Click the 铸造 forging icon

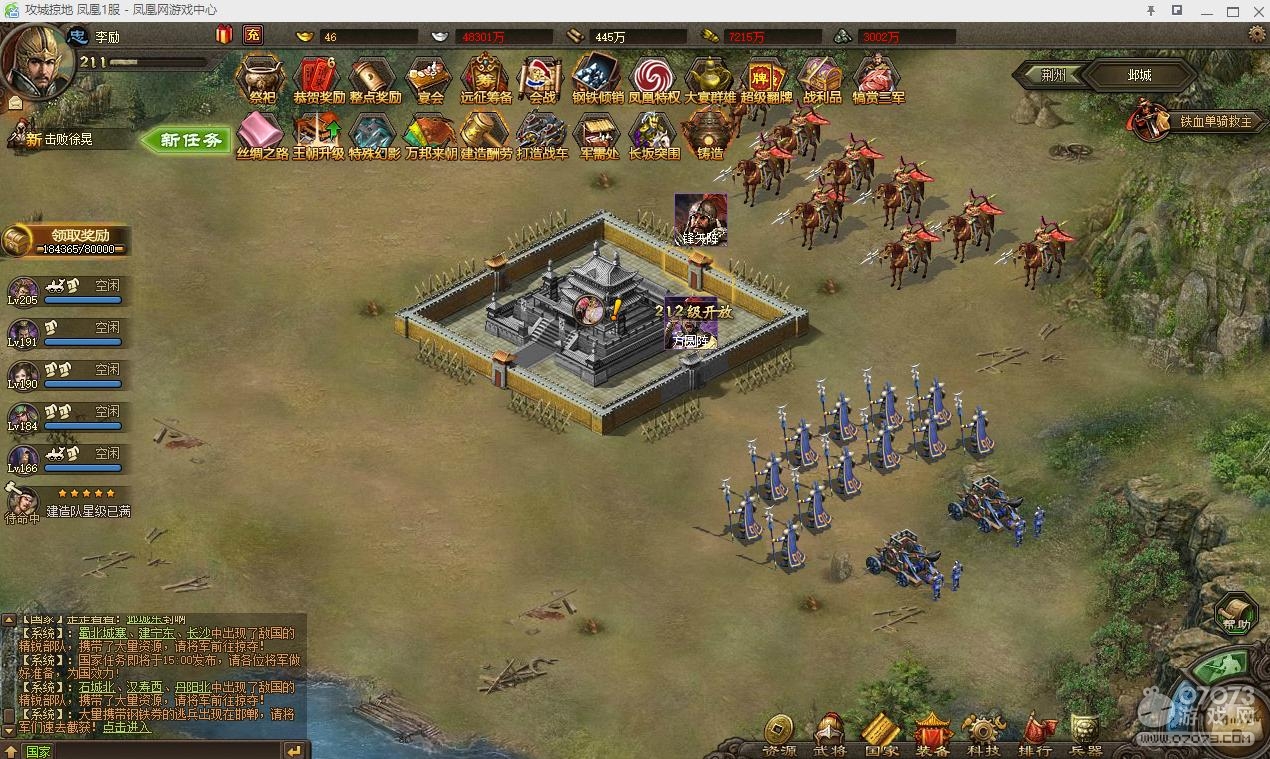click(710, 134)
